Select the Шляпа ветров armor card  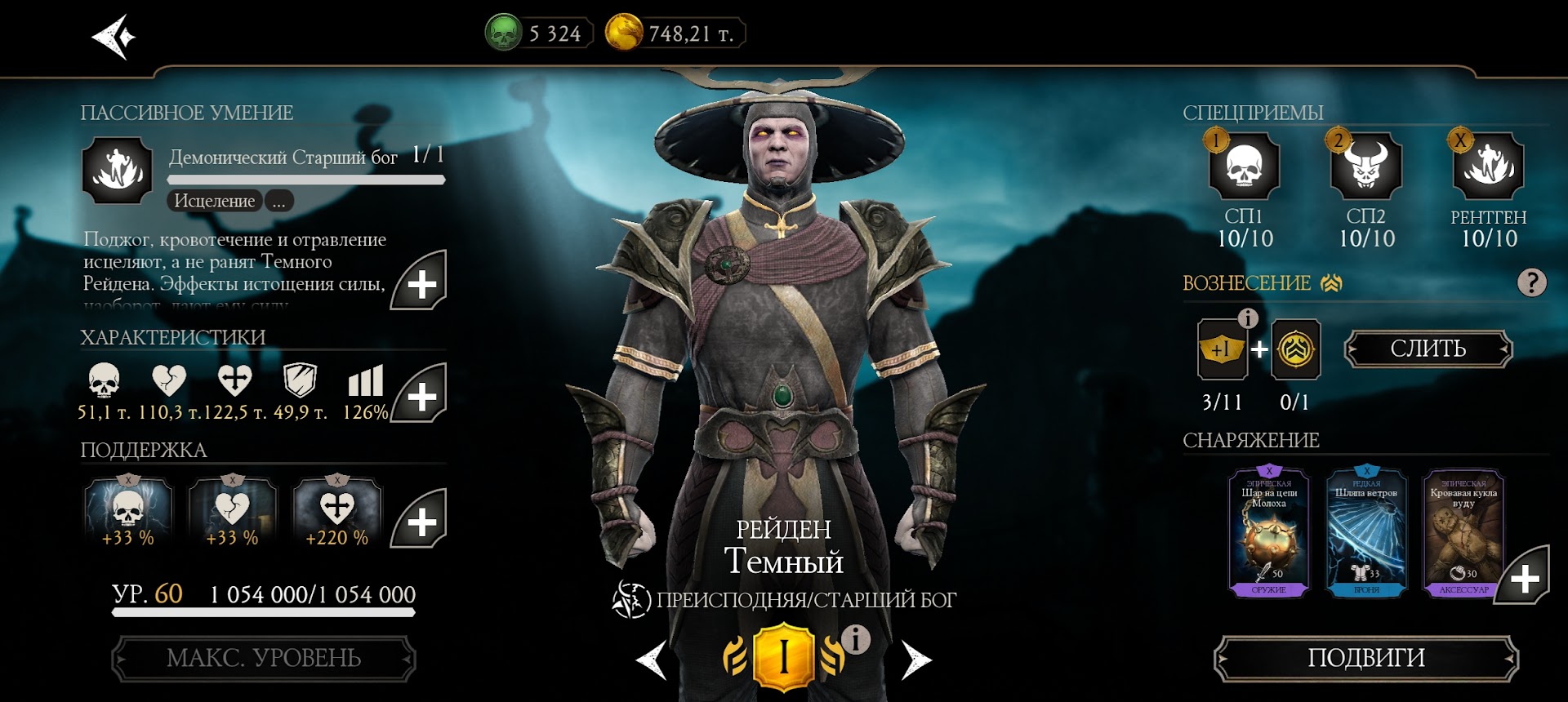(x=1366, y=532)
